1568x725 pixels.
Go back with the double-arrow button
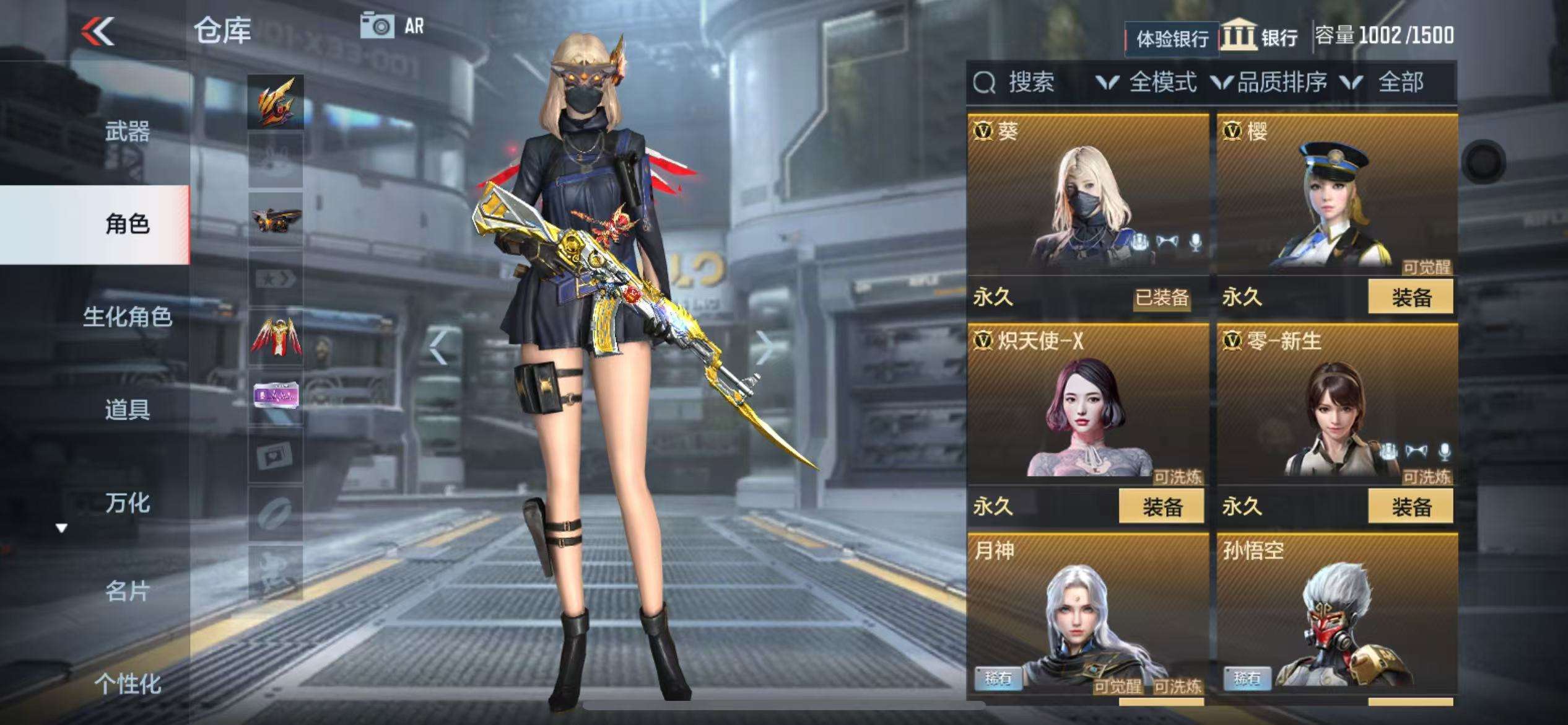(x=98, y=31)
